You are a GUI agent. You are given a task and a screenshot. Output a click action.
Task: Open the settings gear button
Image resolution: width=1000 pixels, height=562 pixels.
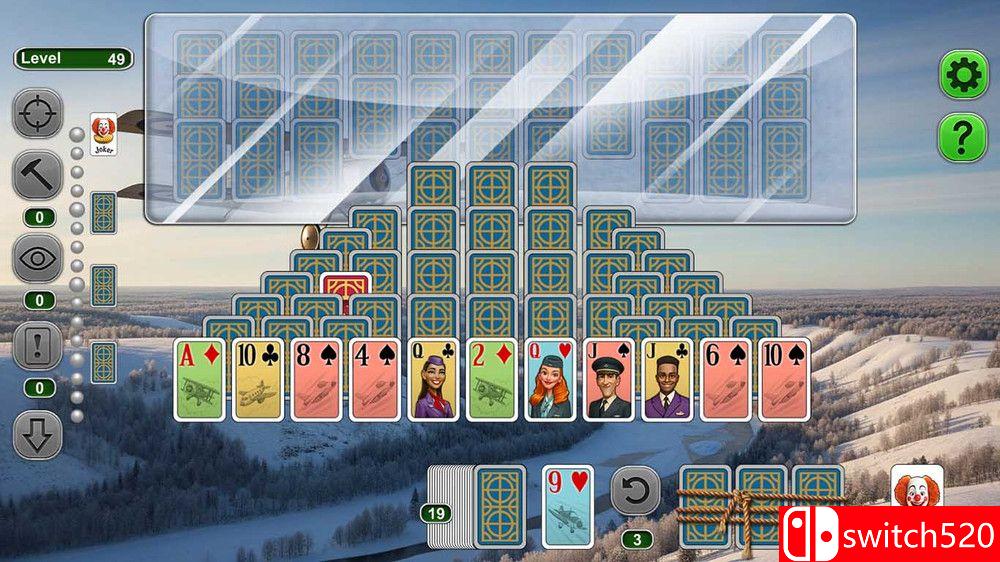(x=962, y=74)
